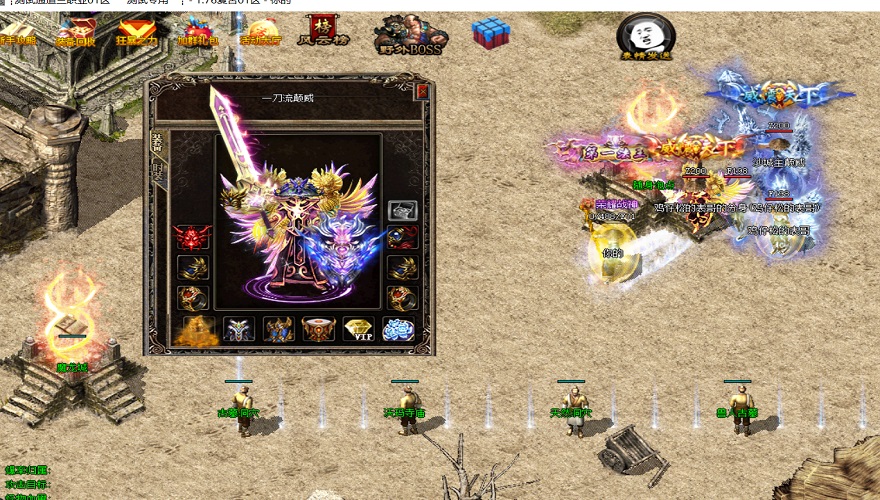Open the 装备回收 equipment recycling
Image resolution: width=880 pixels, height=500 pixels.
click(76, 34)
